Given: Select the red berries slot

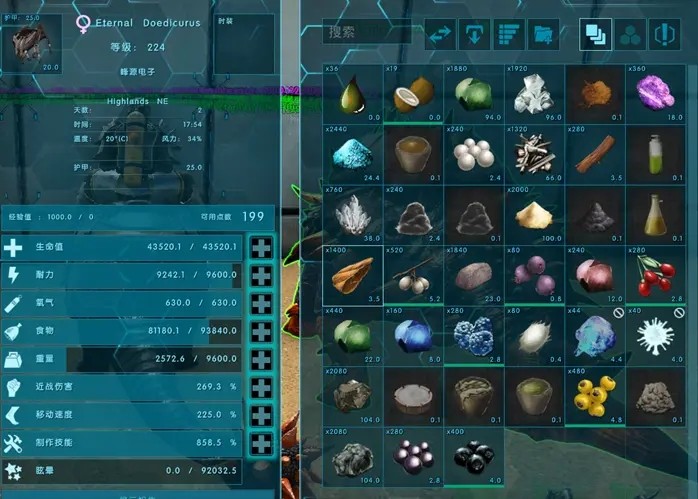Looking at the screenshot, I should click(x=655, y=274).
